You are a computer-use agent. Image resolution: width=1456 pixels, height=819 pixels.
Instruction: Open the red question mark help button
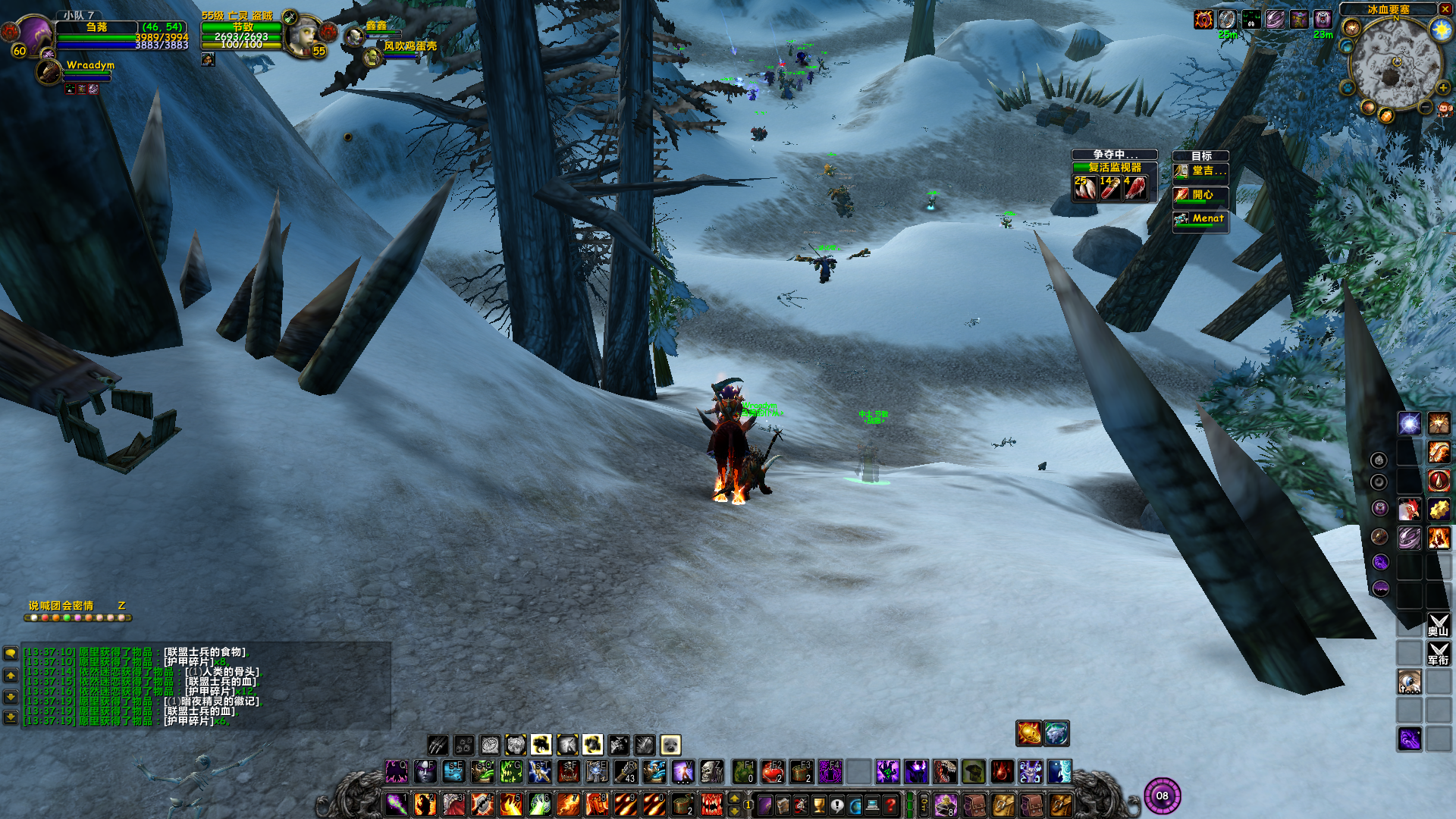(x=891, y=805)
